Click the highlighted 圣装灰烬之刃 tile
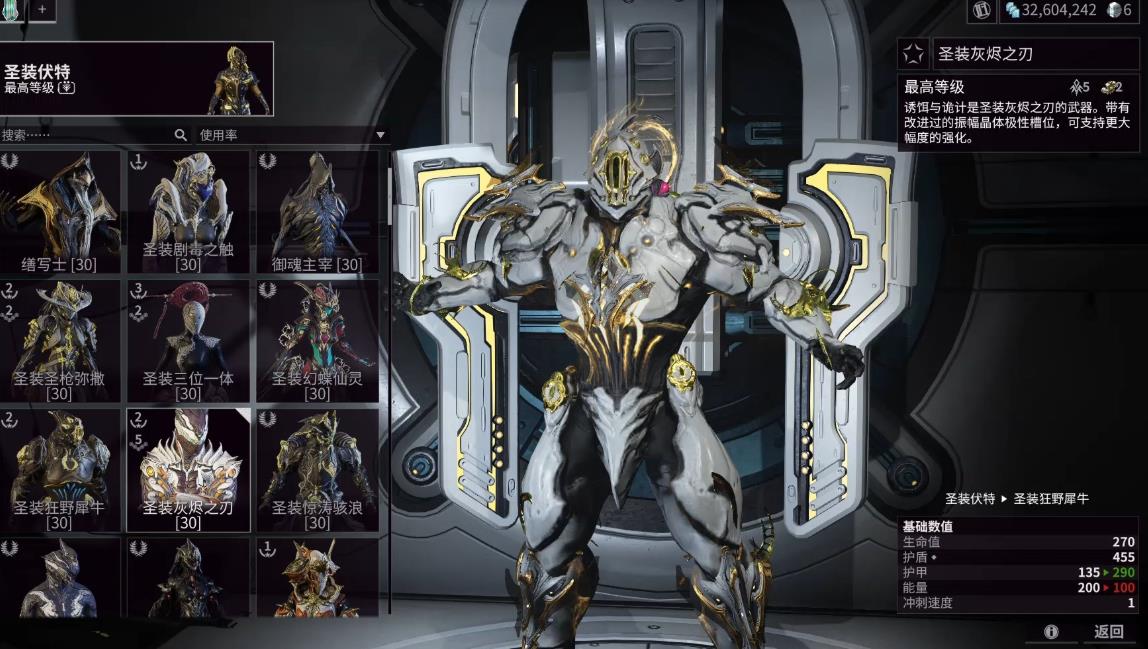Image resolution: width=1148 pixels, height=649 pixels. tap(188, 469)
